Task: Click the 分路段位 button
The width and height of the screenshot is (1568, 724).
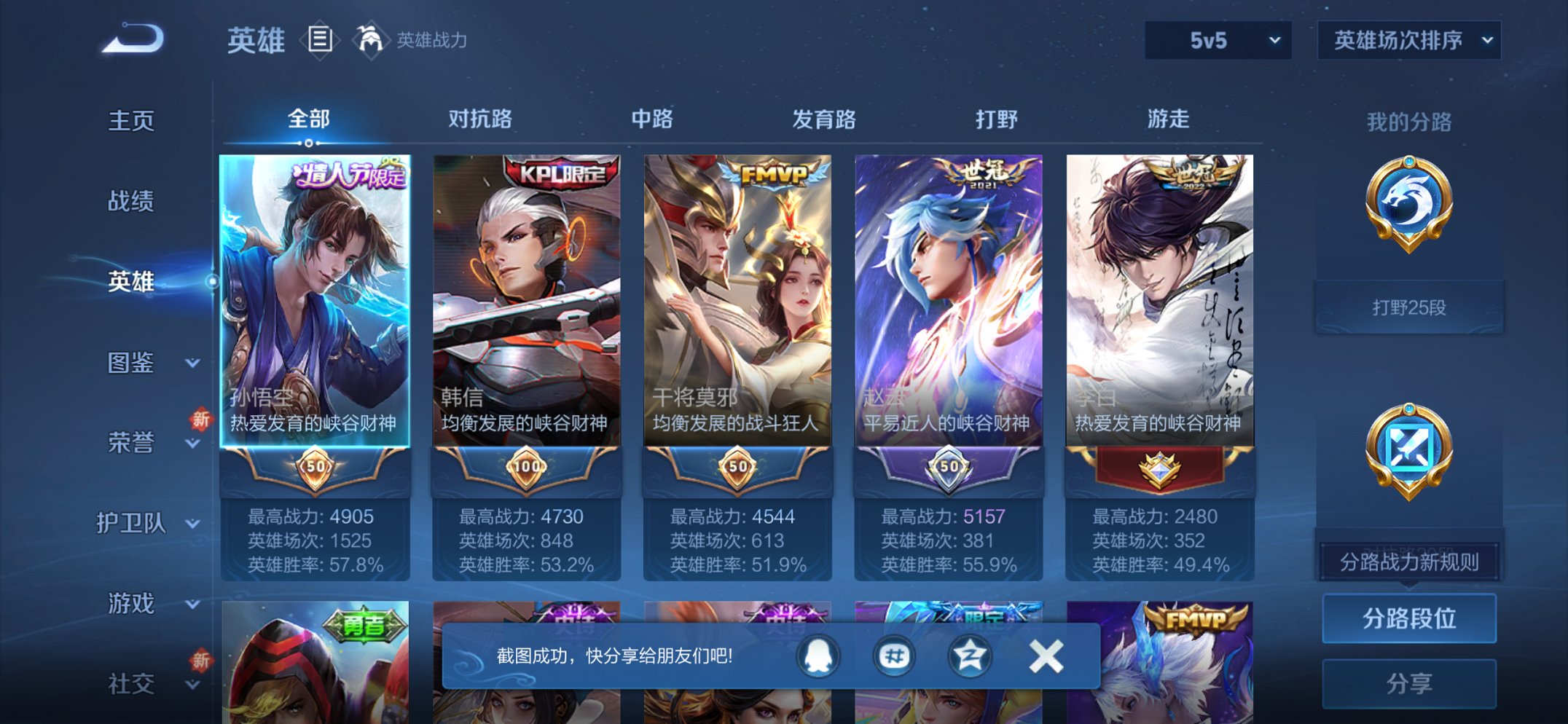Action: [x=1408, y=616]
